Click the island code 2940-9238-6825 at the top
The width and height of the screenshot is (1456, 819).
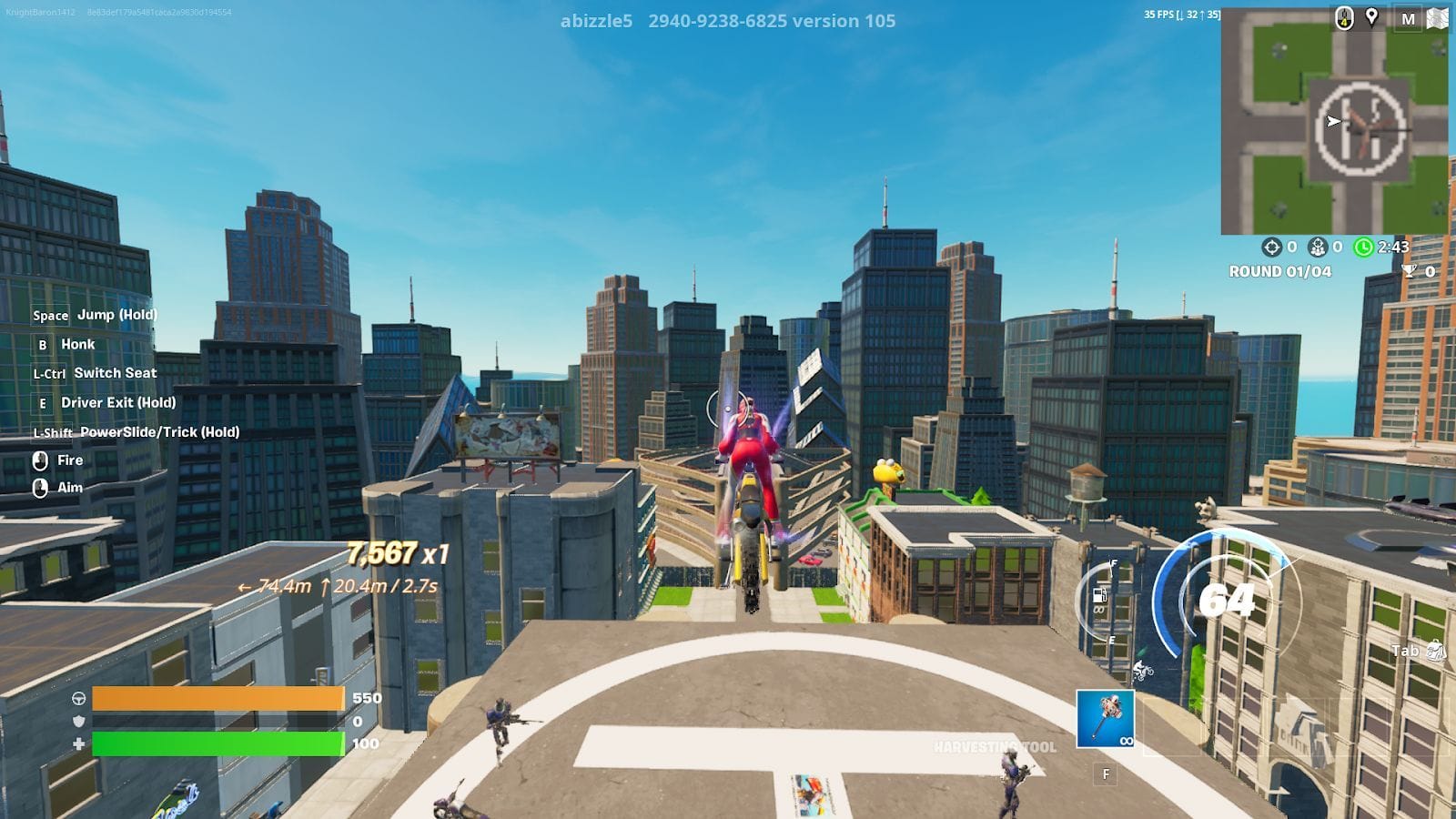[718, 22]
